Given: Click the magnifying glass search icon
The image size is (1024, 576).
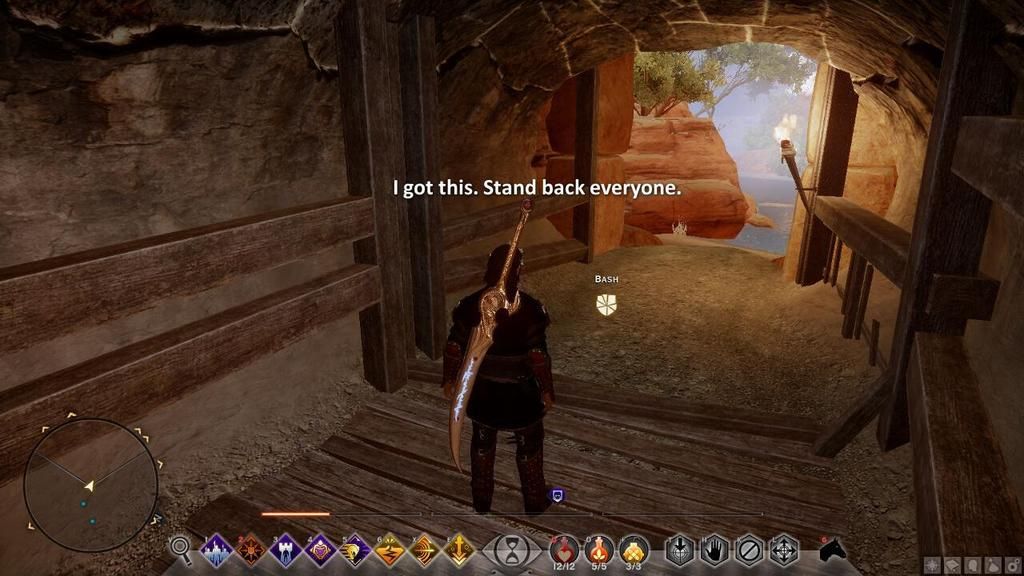Looking at the screenshot, I should point(181,548).
